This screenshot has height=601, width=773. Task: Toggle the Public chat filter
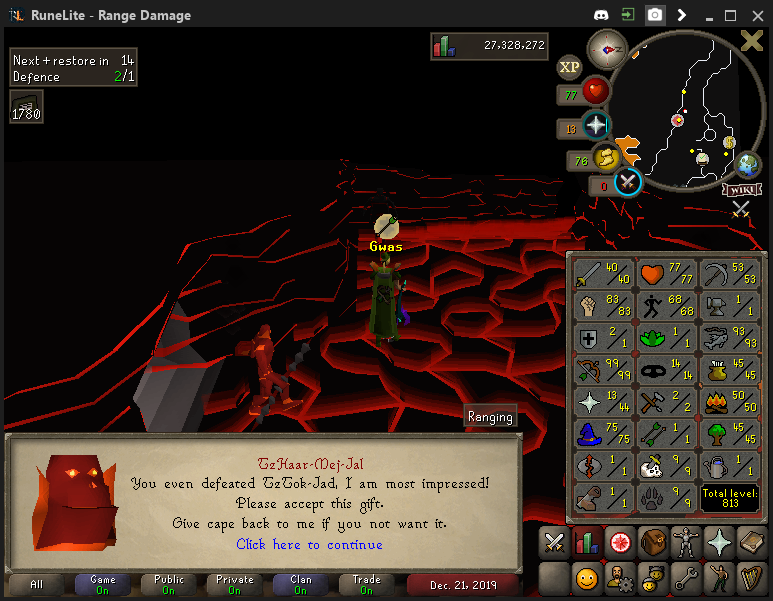pos(168,585)
